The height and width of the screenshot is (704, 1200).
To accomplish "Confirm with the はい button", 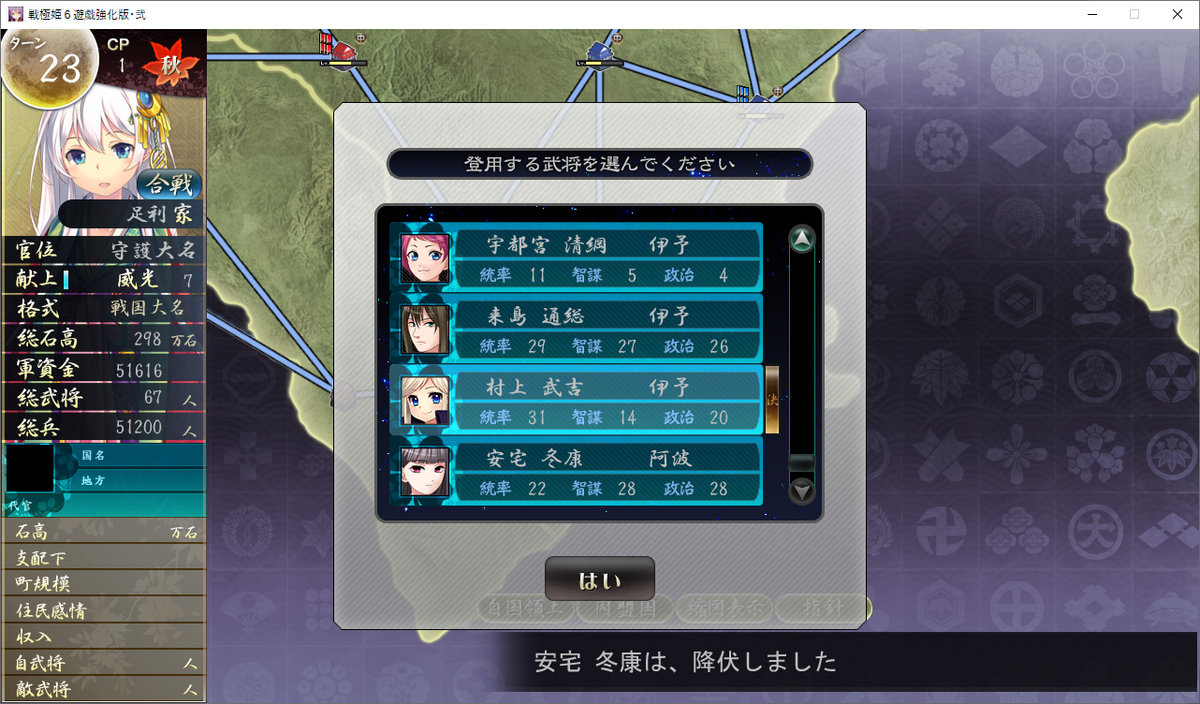I will click(600, 579).
